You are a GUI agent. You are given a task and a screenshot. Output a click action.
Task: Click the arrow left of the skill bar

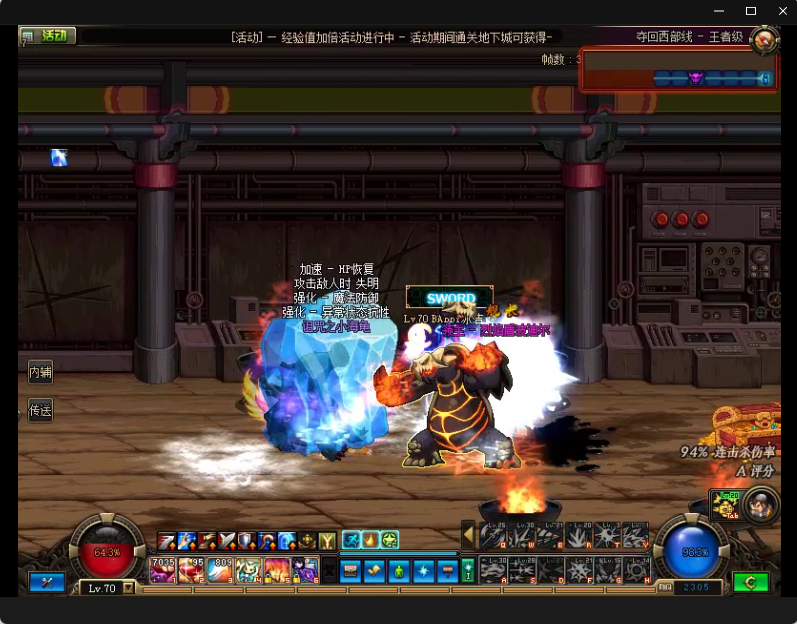click(x=468, y=536)
